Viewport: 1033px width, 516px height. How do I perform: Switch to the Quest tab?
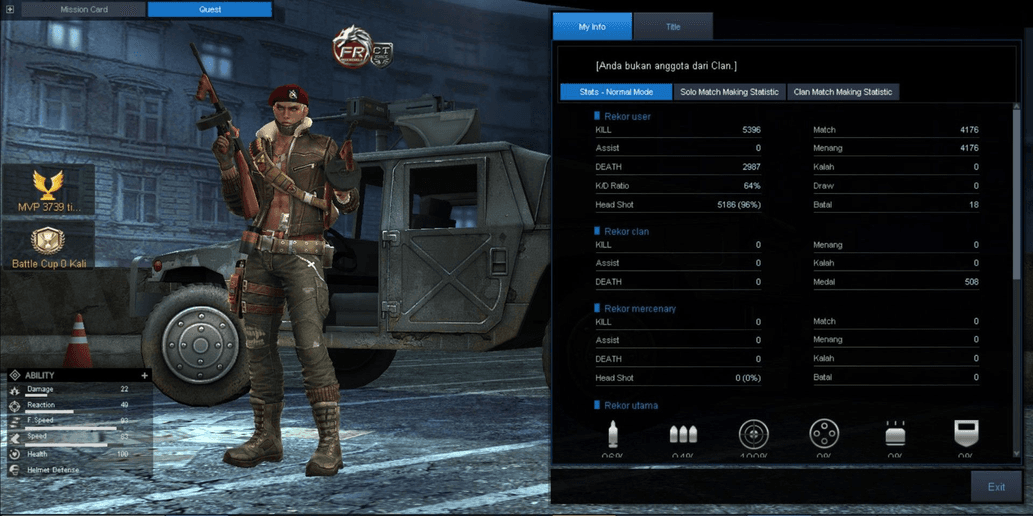[209, 10]
